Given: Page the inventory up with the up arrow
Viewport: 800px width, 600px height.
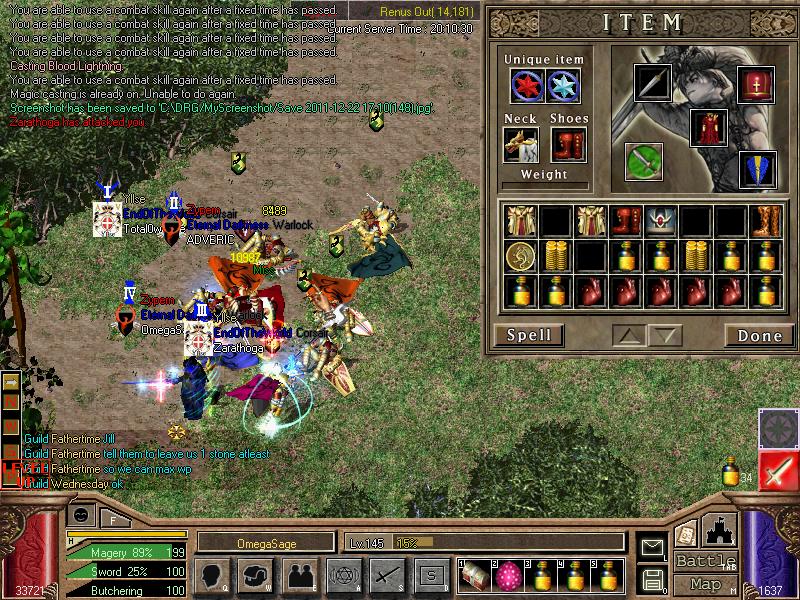Looking at the screenshot, I should (x=628, y=335).
